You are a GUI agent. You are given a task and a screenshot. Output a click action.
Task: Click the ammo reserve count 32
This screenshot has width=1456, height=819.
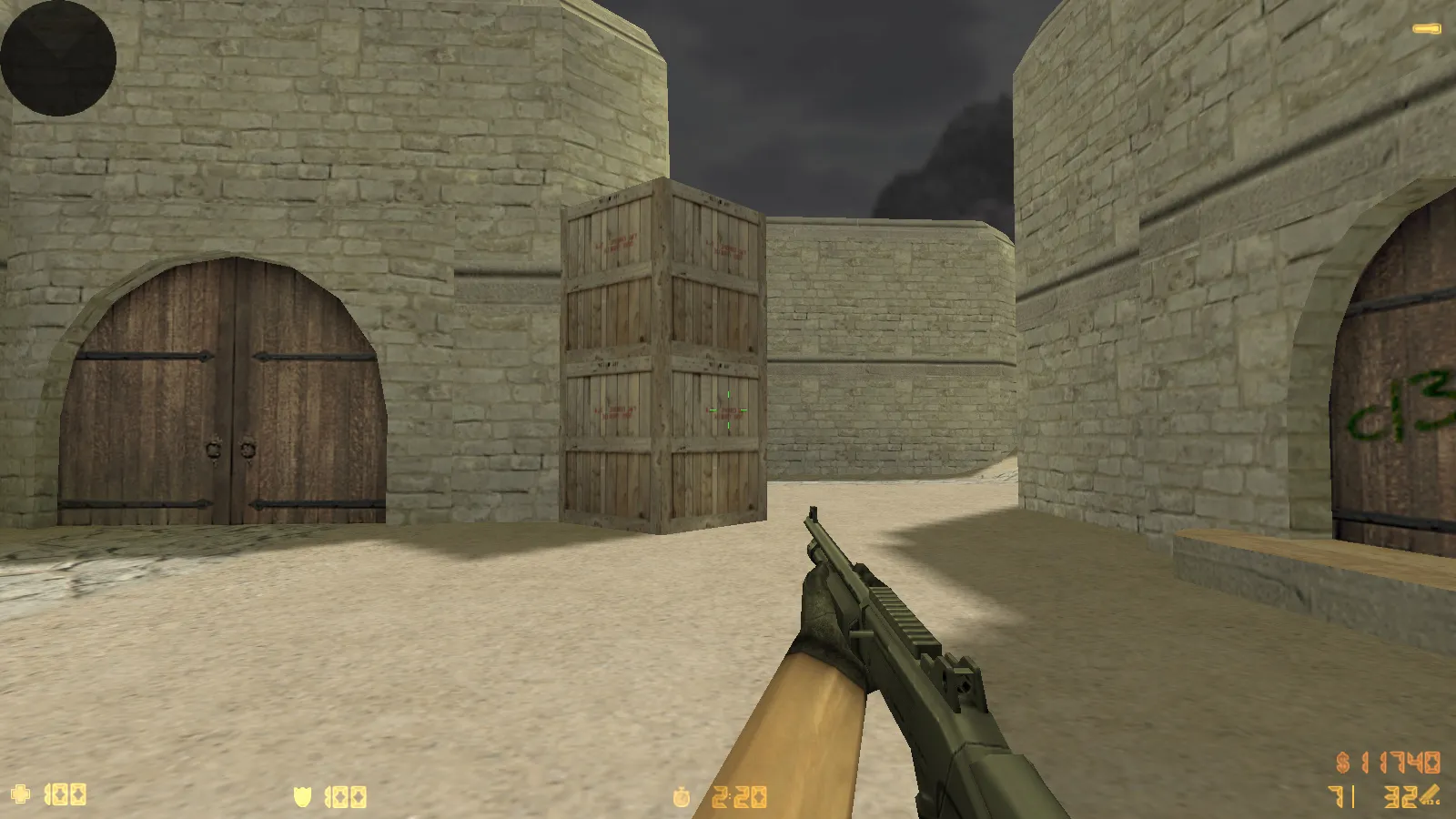(1400, 796)
